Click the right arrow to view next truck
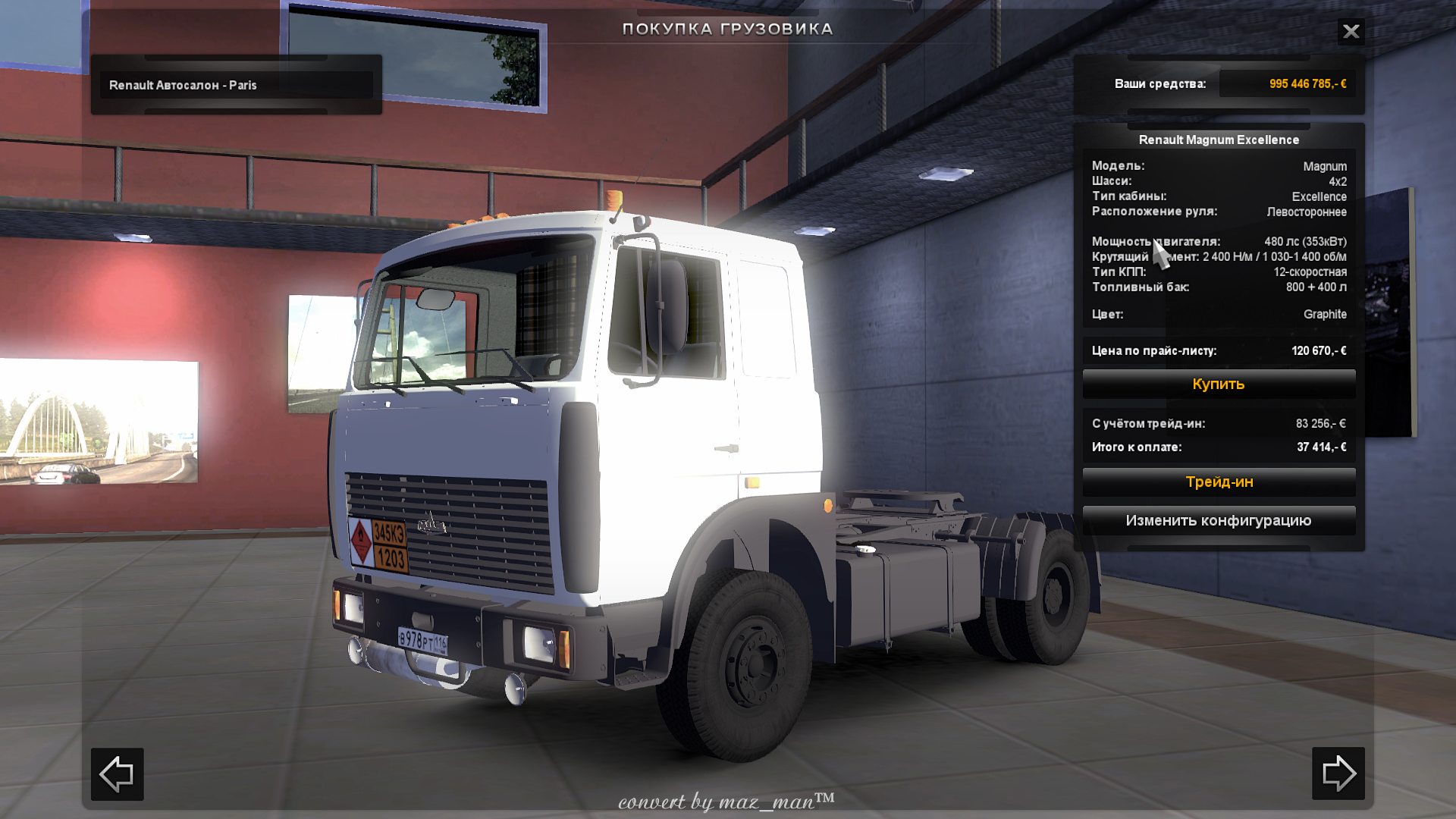 tap(1339, 774)
